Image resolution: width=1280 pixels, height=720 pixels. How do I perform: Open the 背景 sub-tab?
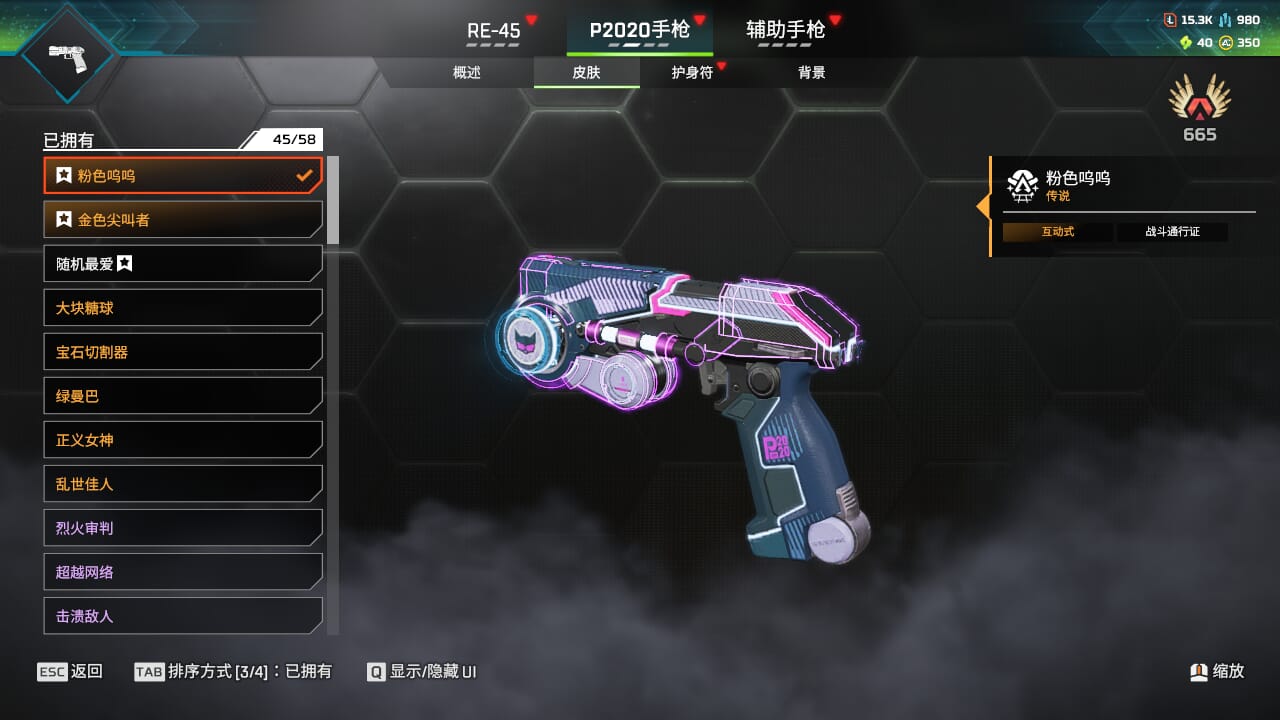(812, 72)
